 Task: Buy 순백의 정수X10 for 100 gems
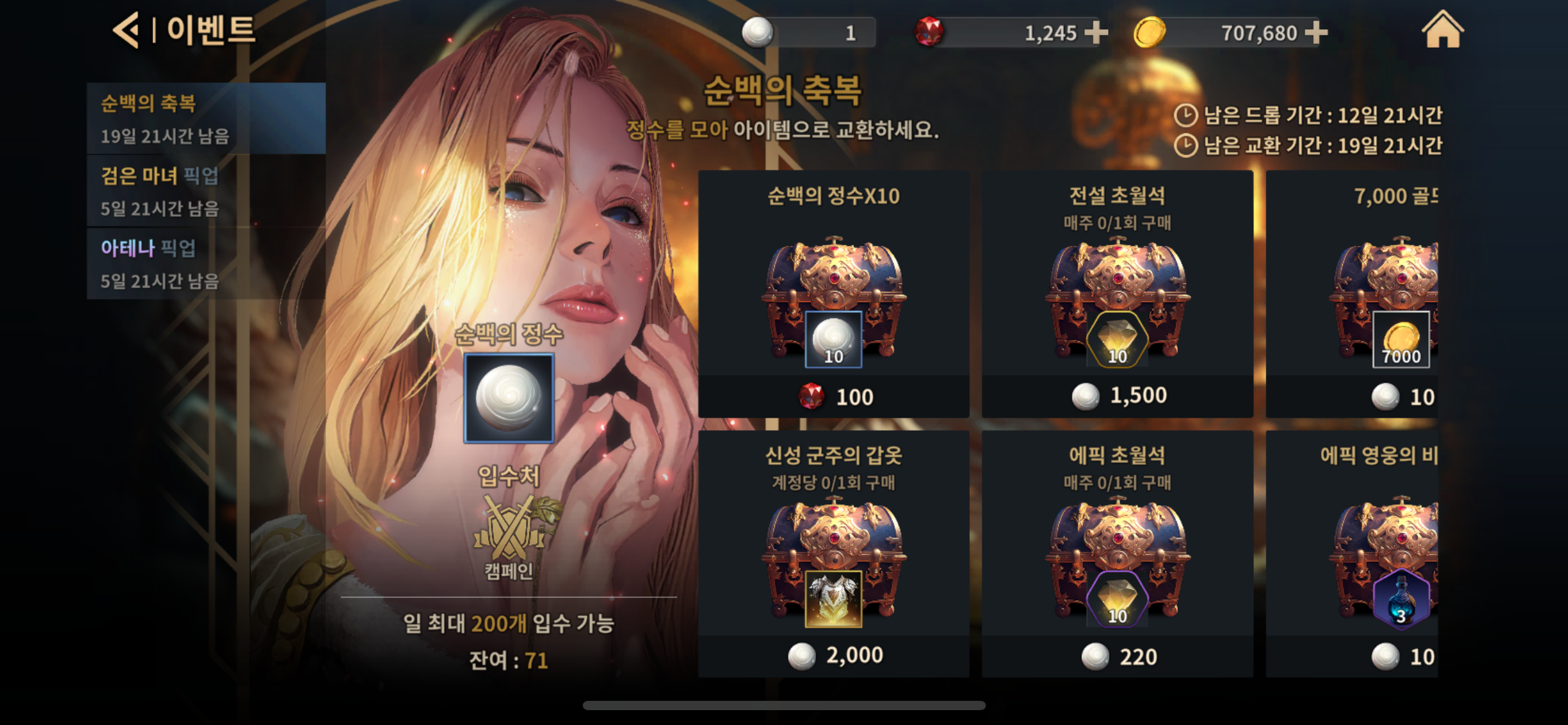click(834, 294)
